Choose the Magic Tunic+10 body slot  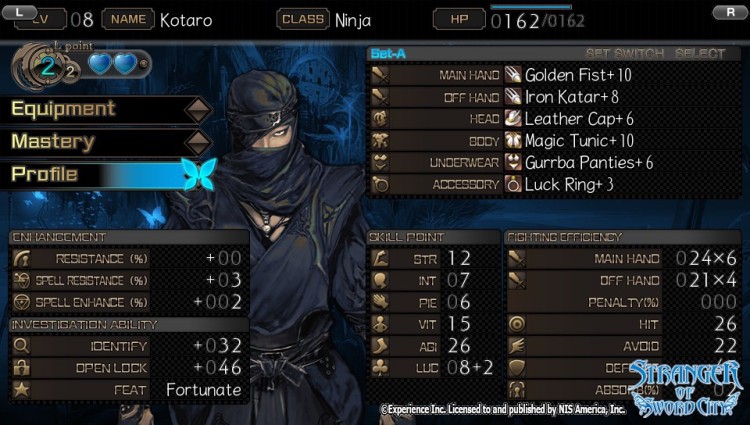pos(579,141)
